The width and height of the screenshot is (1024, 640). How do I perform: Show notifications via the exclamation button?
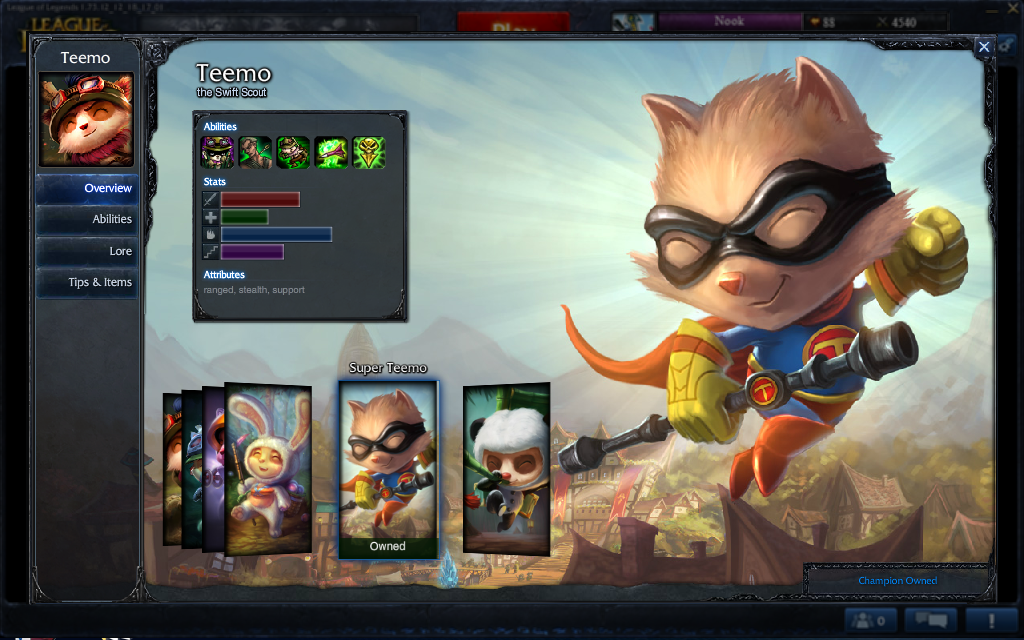pos(991,621)
